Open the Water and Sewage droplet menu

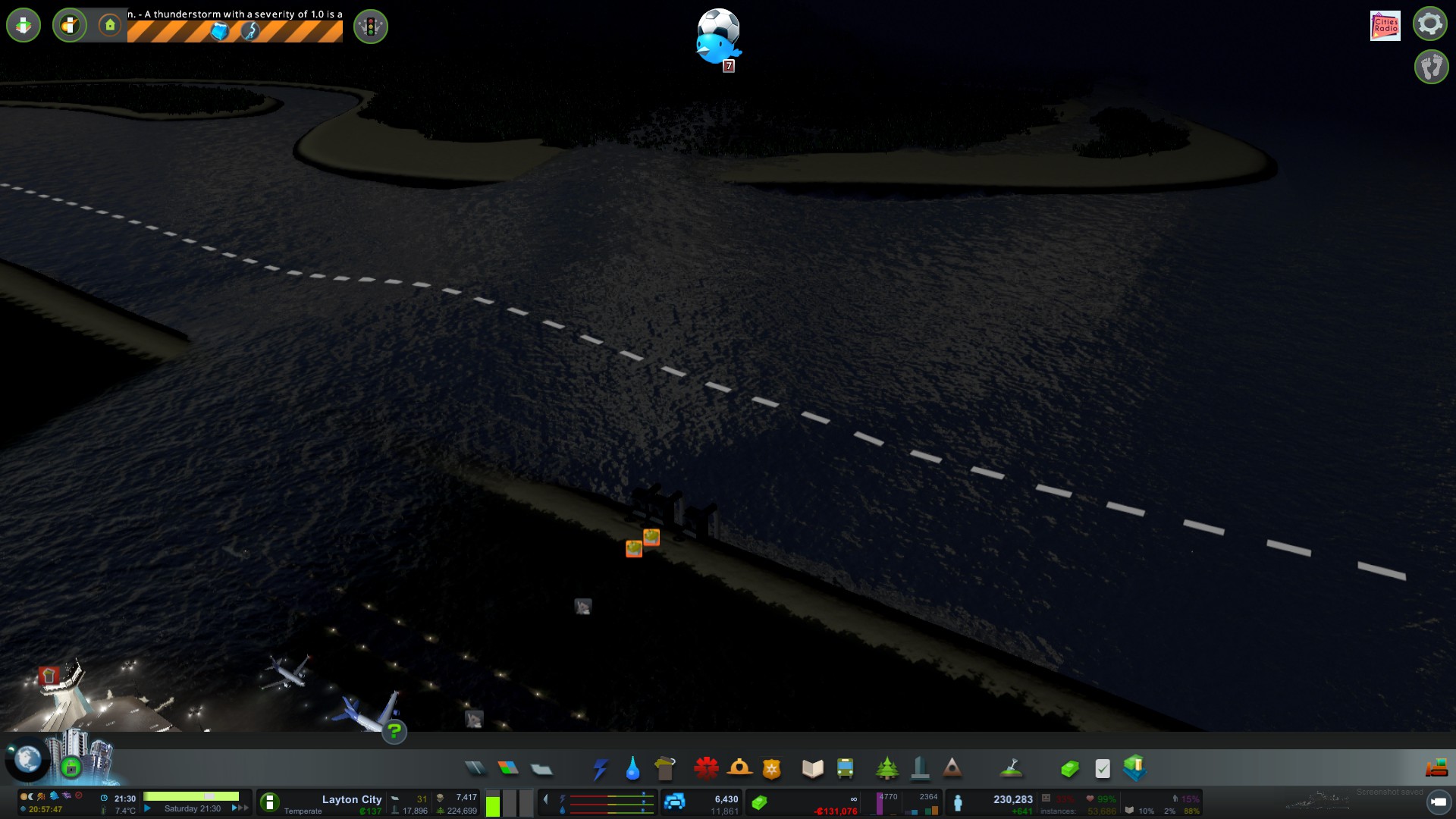632,769
